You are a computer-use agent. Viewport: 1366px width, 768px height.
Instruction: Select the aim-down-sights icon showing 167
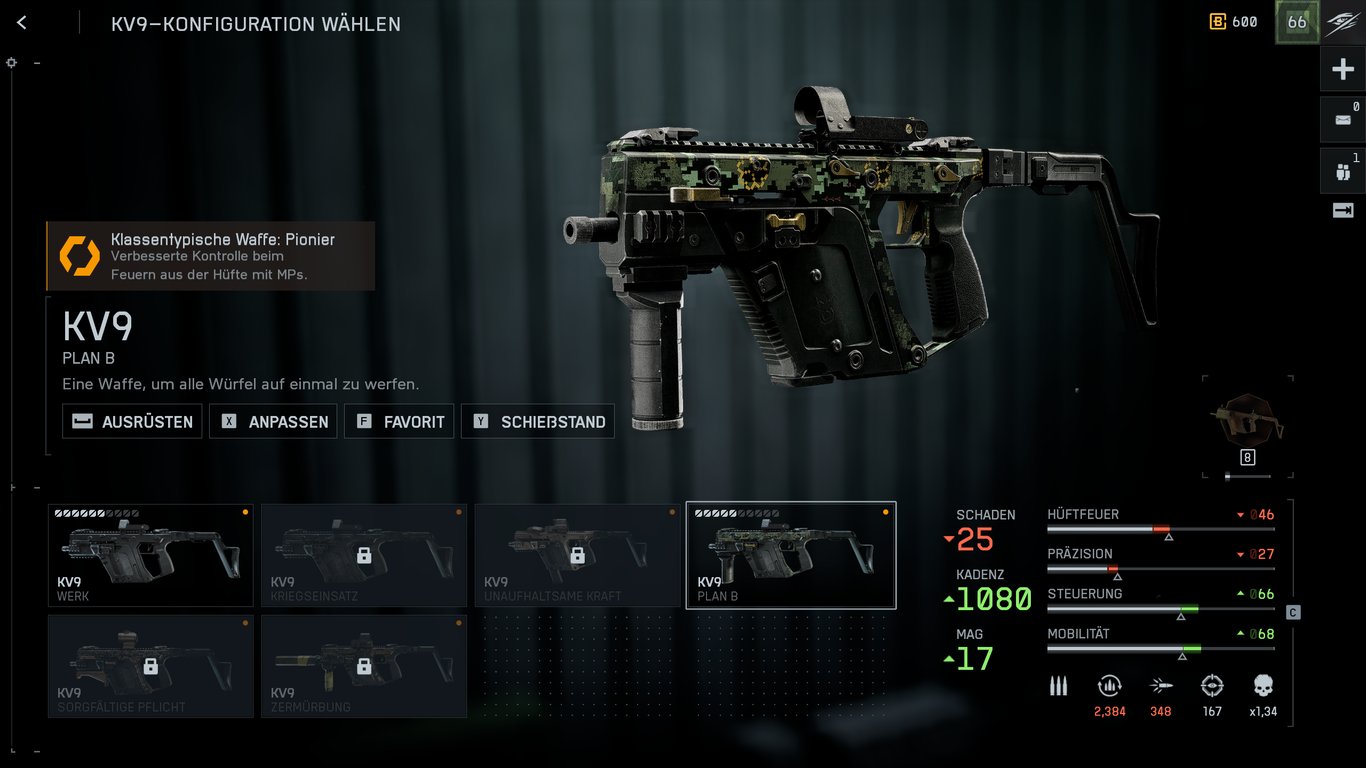(x=1211, y=687)
